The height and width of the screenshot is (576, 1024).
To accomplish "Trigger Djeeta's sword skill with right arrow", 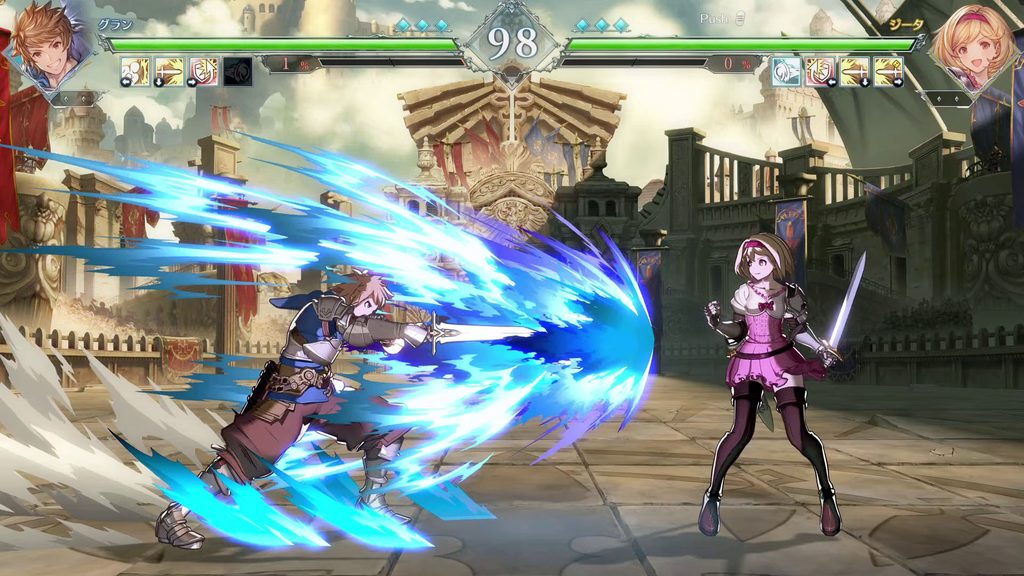I will (888, 71).
